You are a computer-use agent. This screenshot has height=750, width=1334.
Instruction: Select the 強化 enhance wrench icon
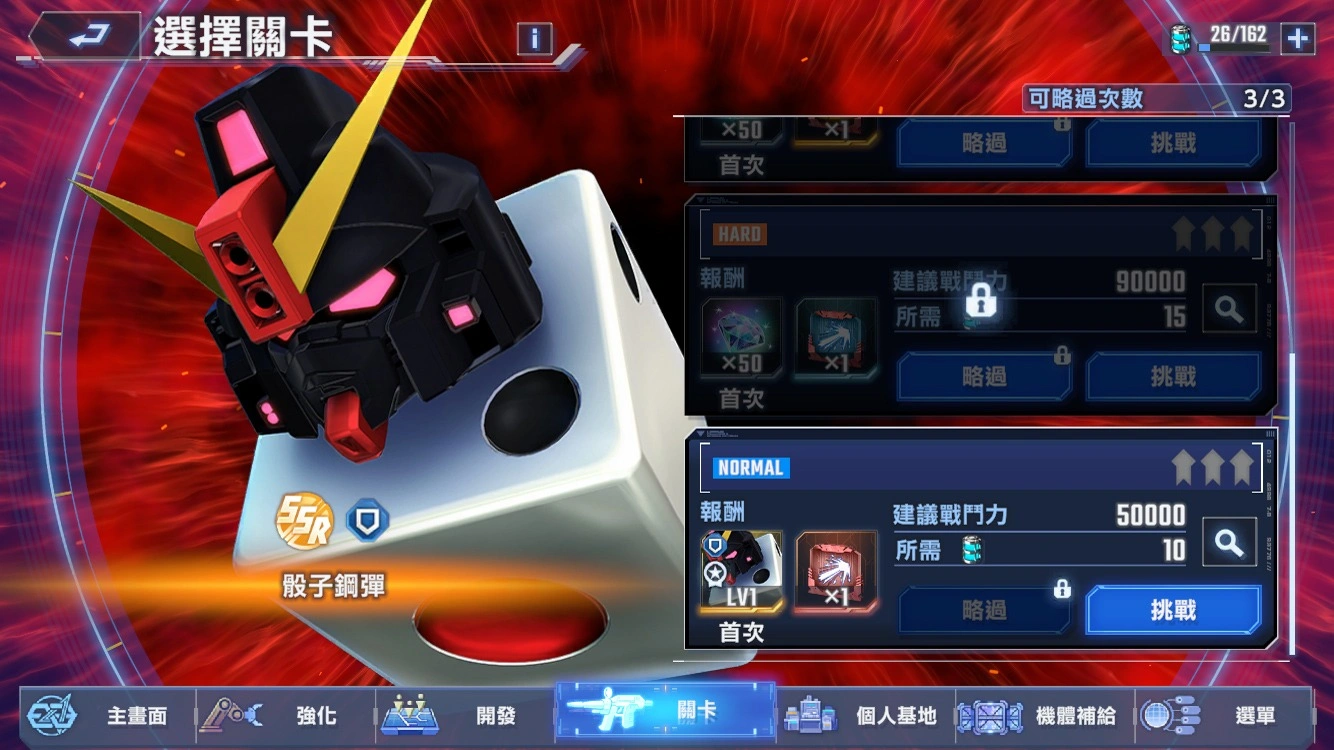(230, 716)
